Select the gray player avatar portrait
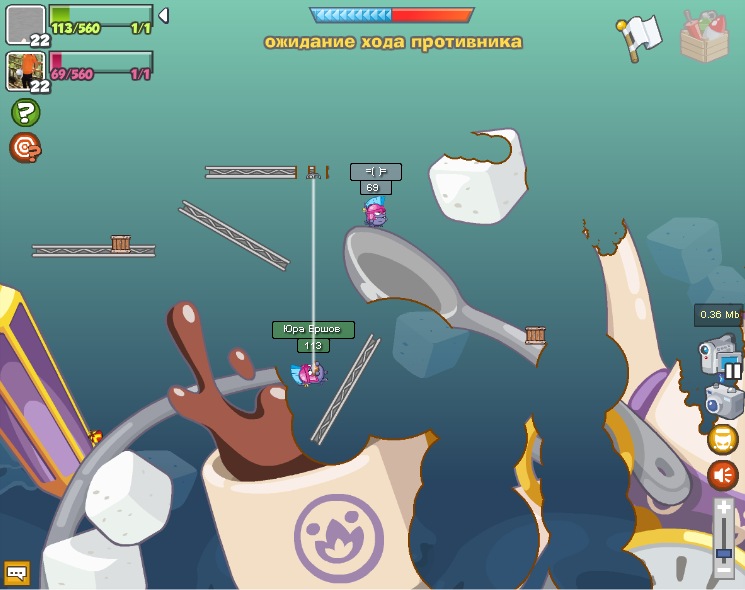 click(25, 24)
